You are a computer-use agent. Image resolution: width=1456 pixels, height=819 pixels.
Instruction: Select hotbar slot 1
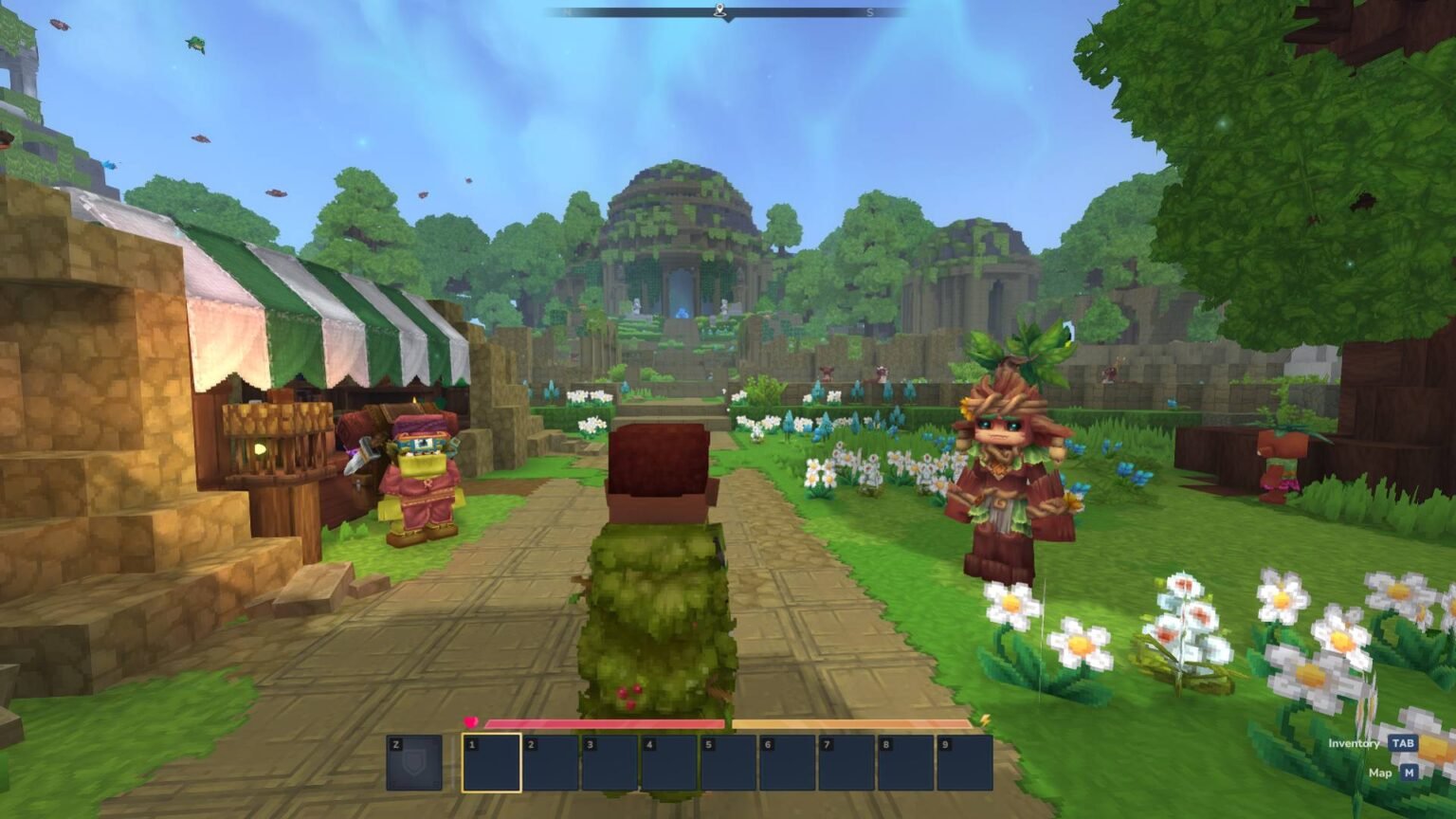coord(493,763)
